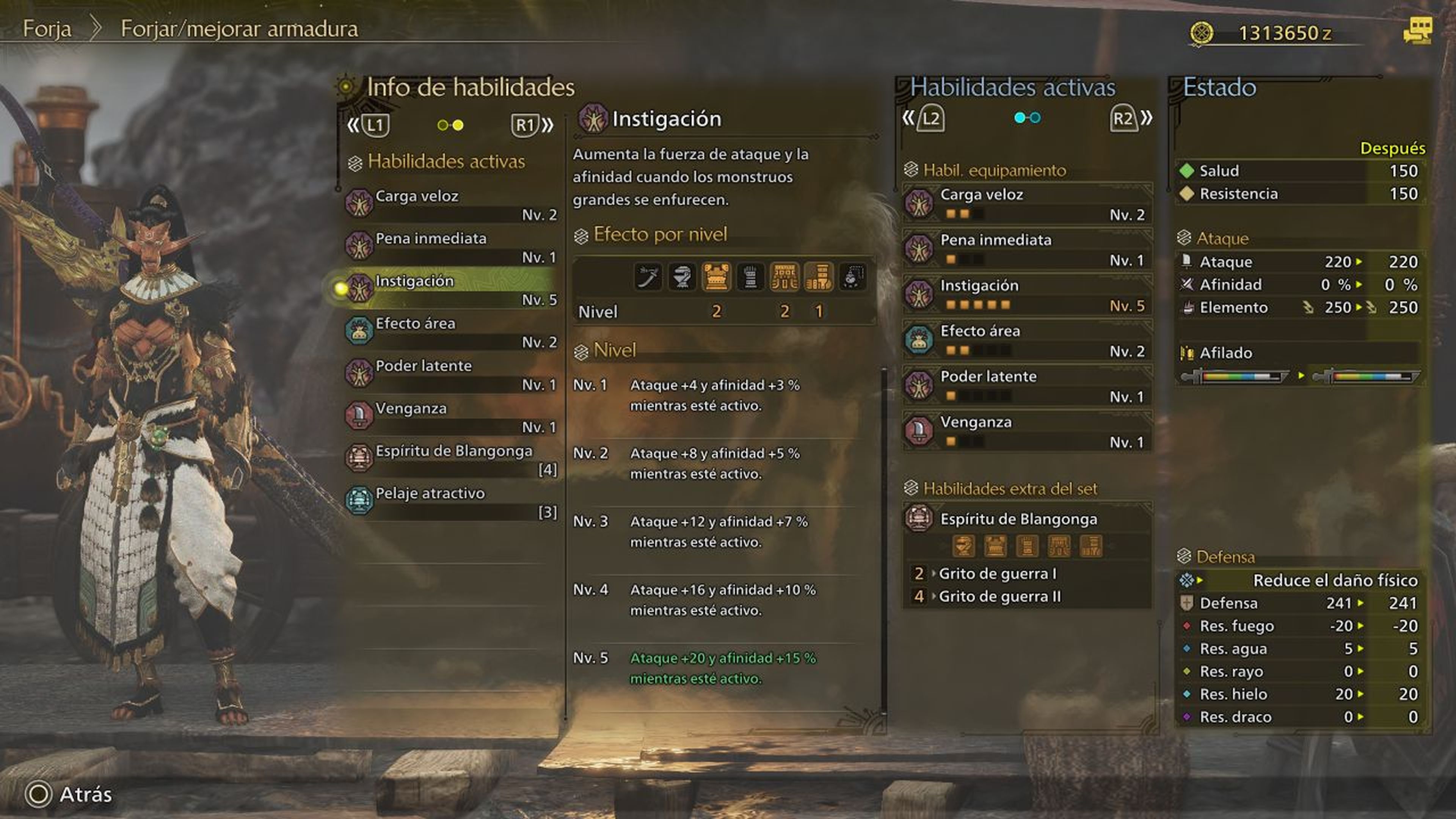The width and height of the screenshot is (1456, 819).
Task: Open the chat icon in the top-right corner
Action: (x=1425, y=32)
